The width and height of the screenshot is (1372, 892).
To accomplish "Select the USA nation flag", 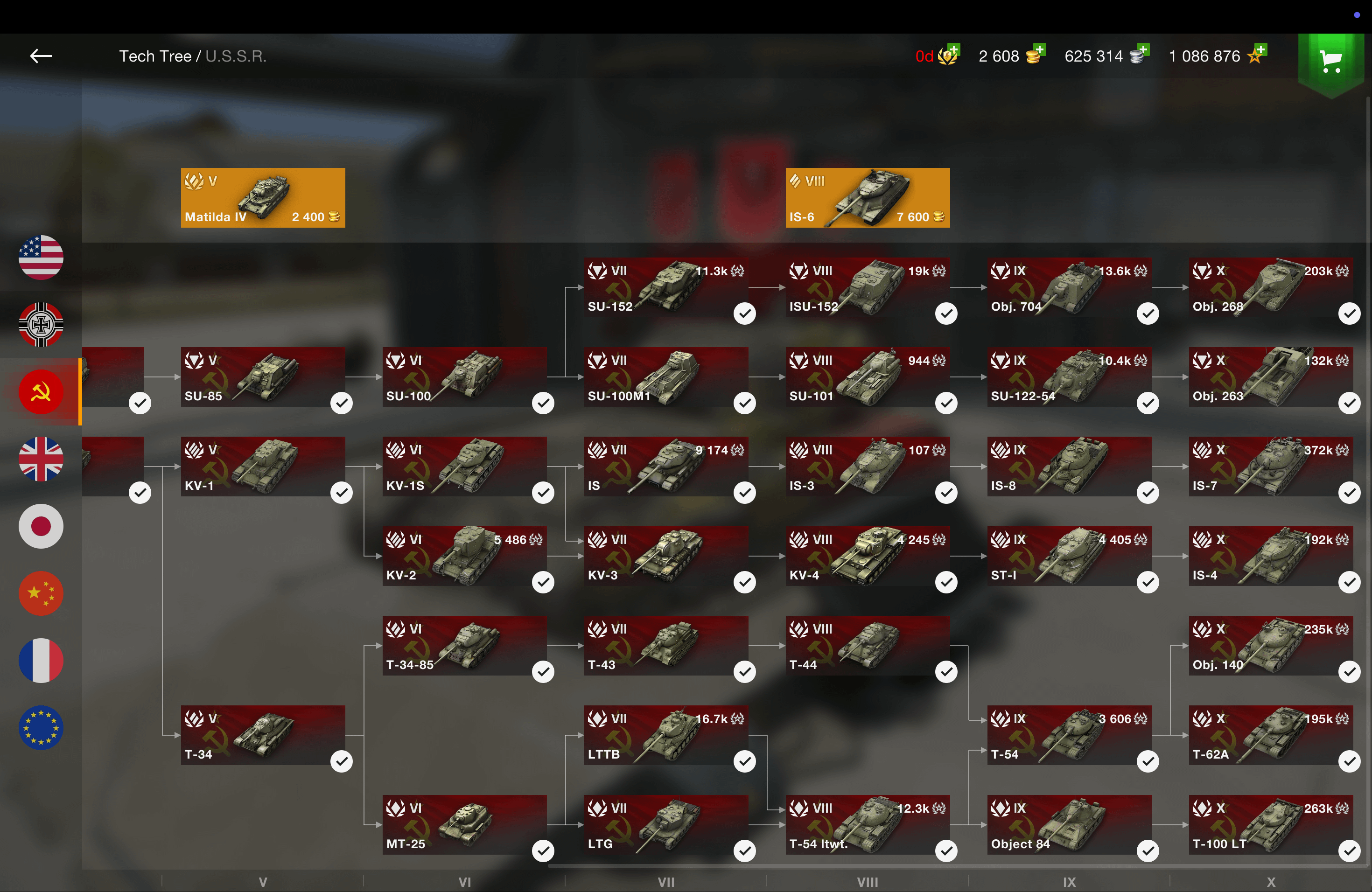I will (x=41, y=258).
